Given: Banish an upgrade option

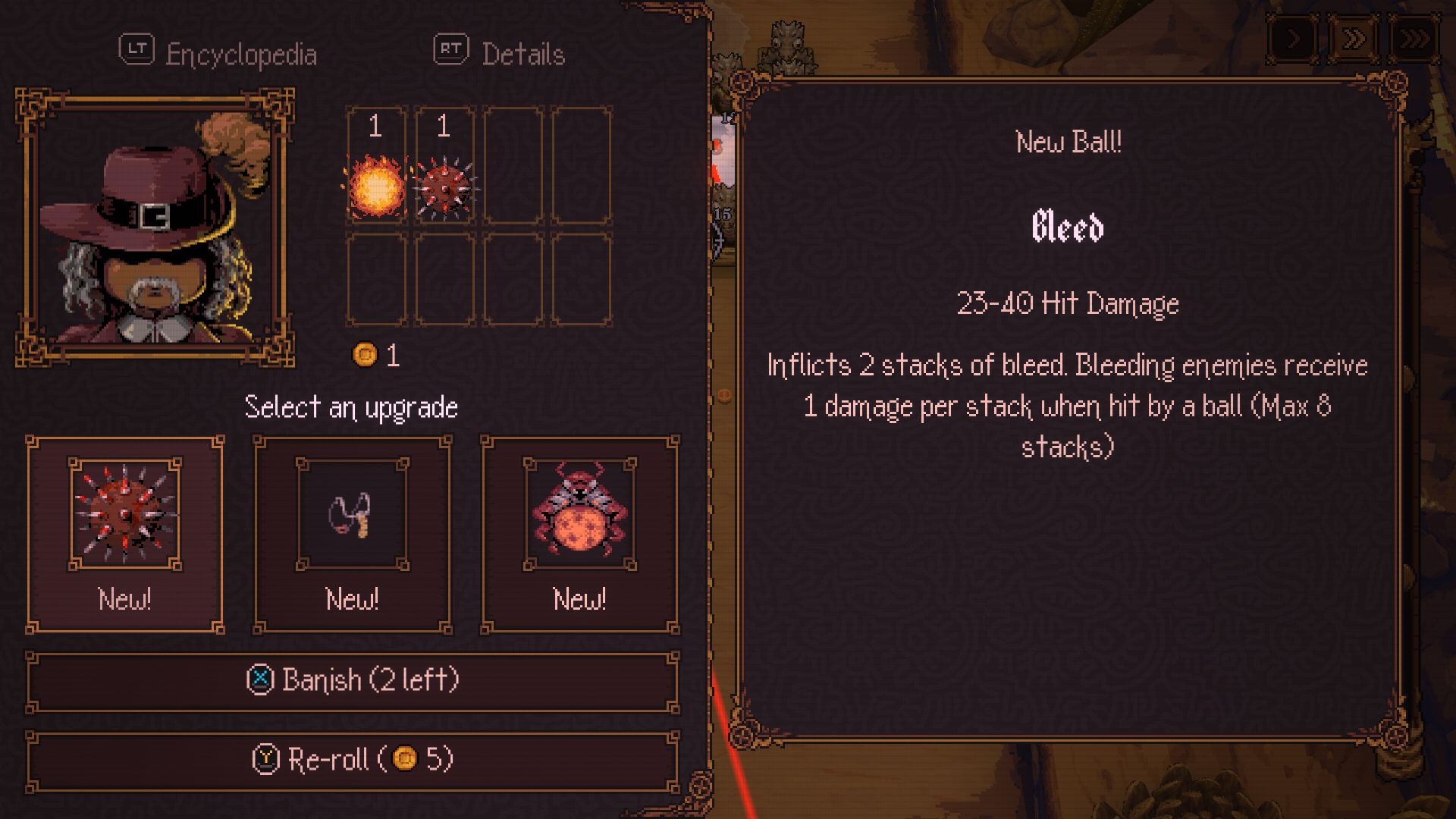Looking at the screenshot, I should tap(353, 680).
